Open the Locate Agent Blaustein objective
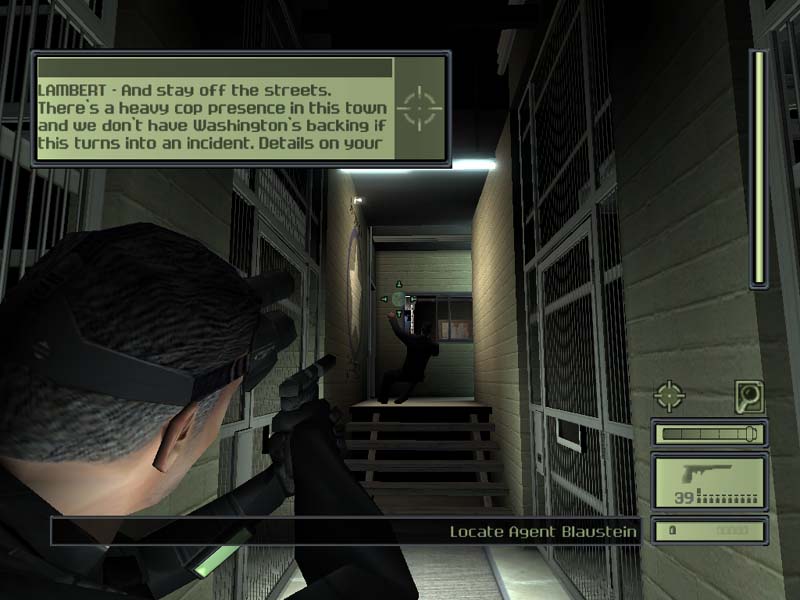This screenshot has height=600, width=800. click(543, 531)
